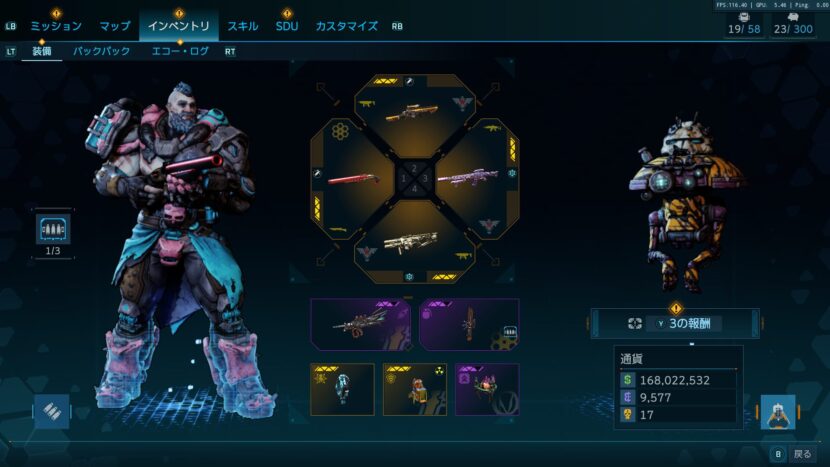The width and height of the screenshot is (830, 467).
Task: Select the gold sniper rifle in weapon slot 1
Action: click(412, 112)
